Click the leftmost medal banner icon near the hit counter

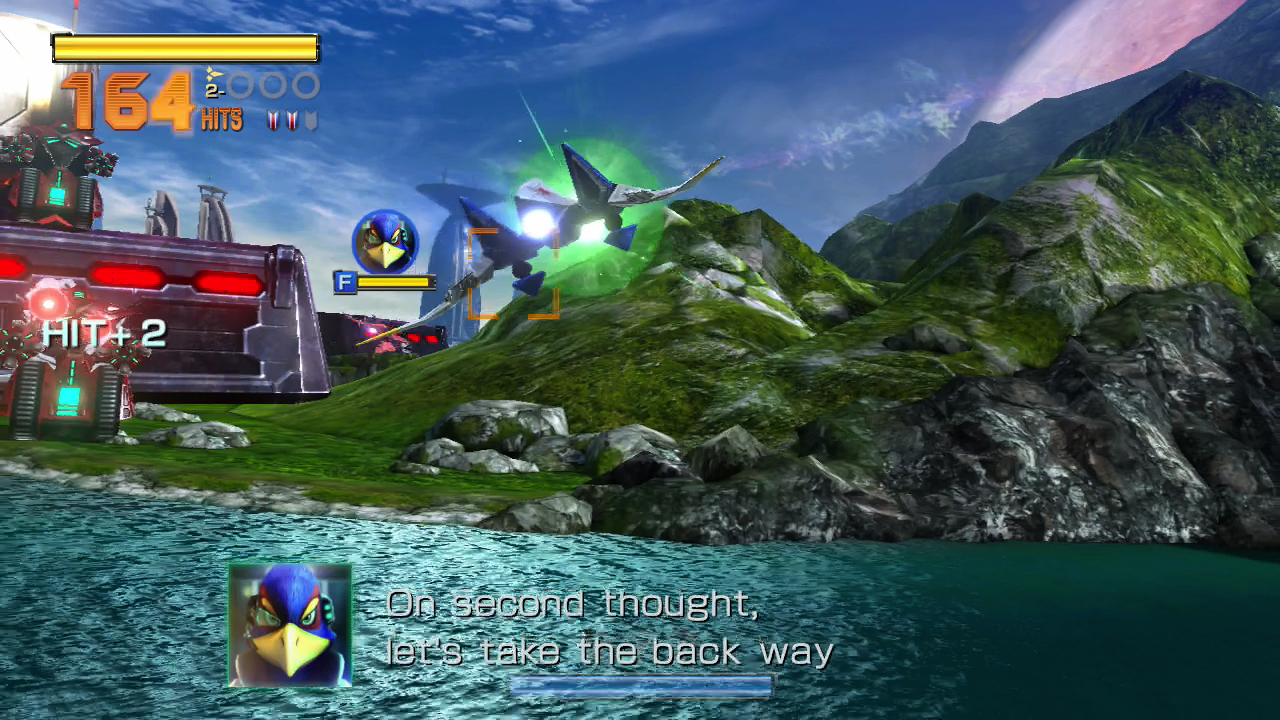click(x=272, y=118)
